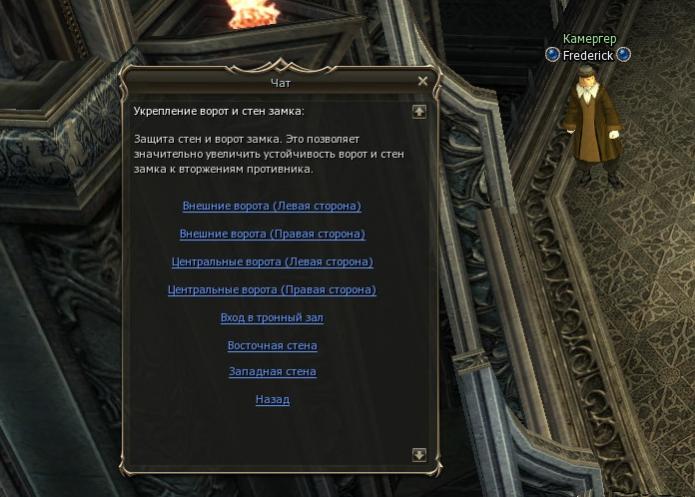The height and width of the screenshot is (497, 695).
Task: Go back via Назад link
Action: point(272,400)
